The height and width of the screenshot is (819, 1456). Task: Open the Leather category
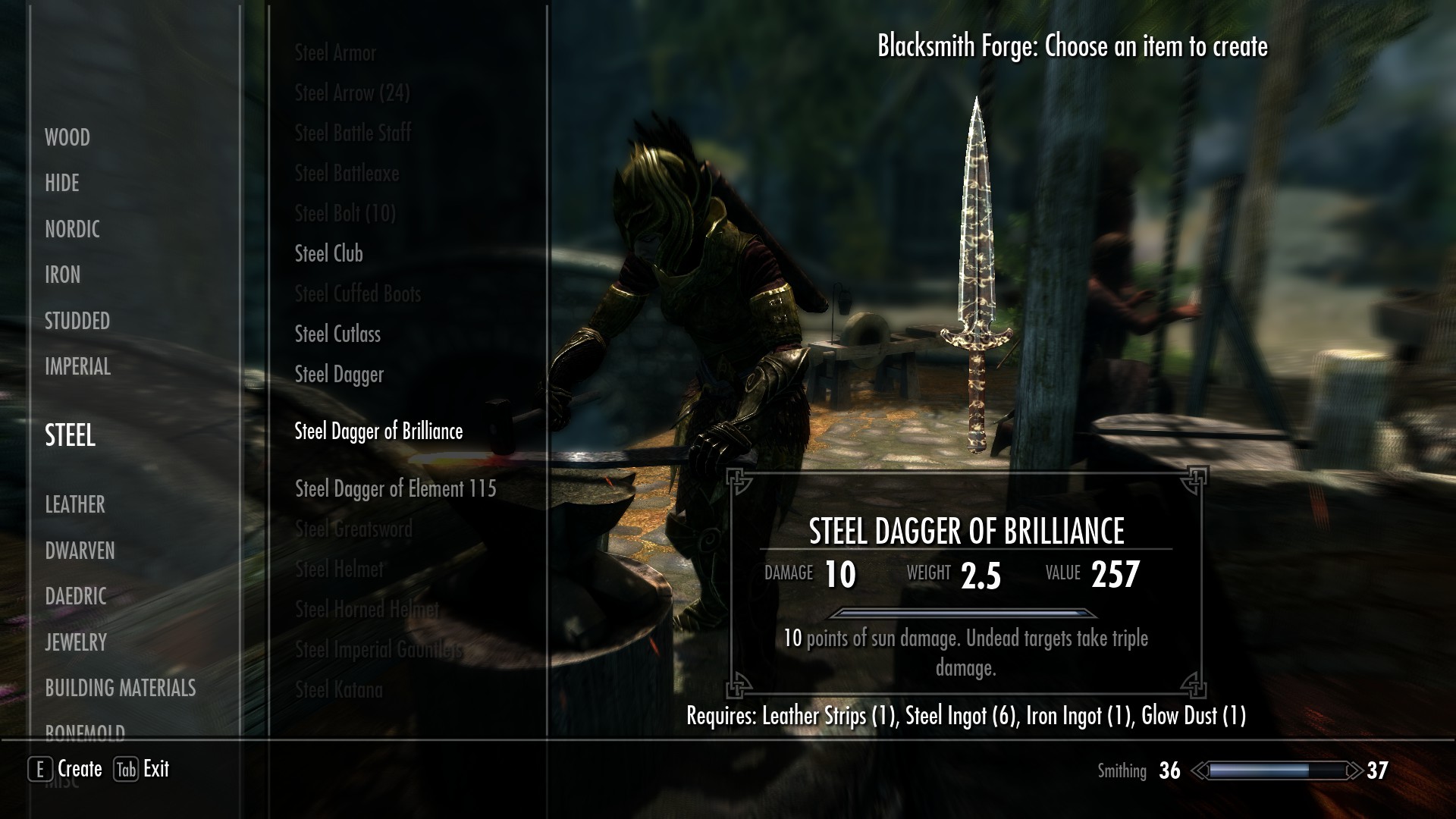[x=75, y=504]
